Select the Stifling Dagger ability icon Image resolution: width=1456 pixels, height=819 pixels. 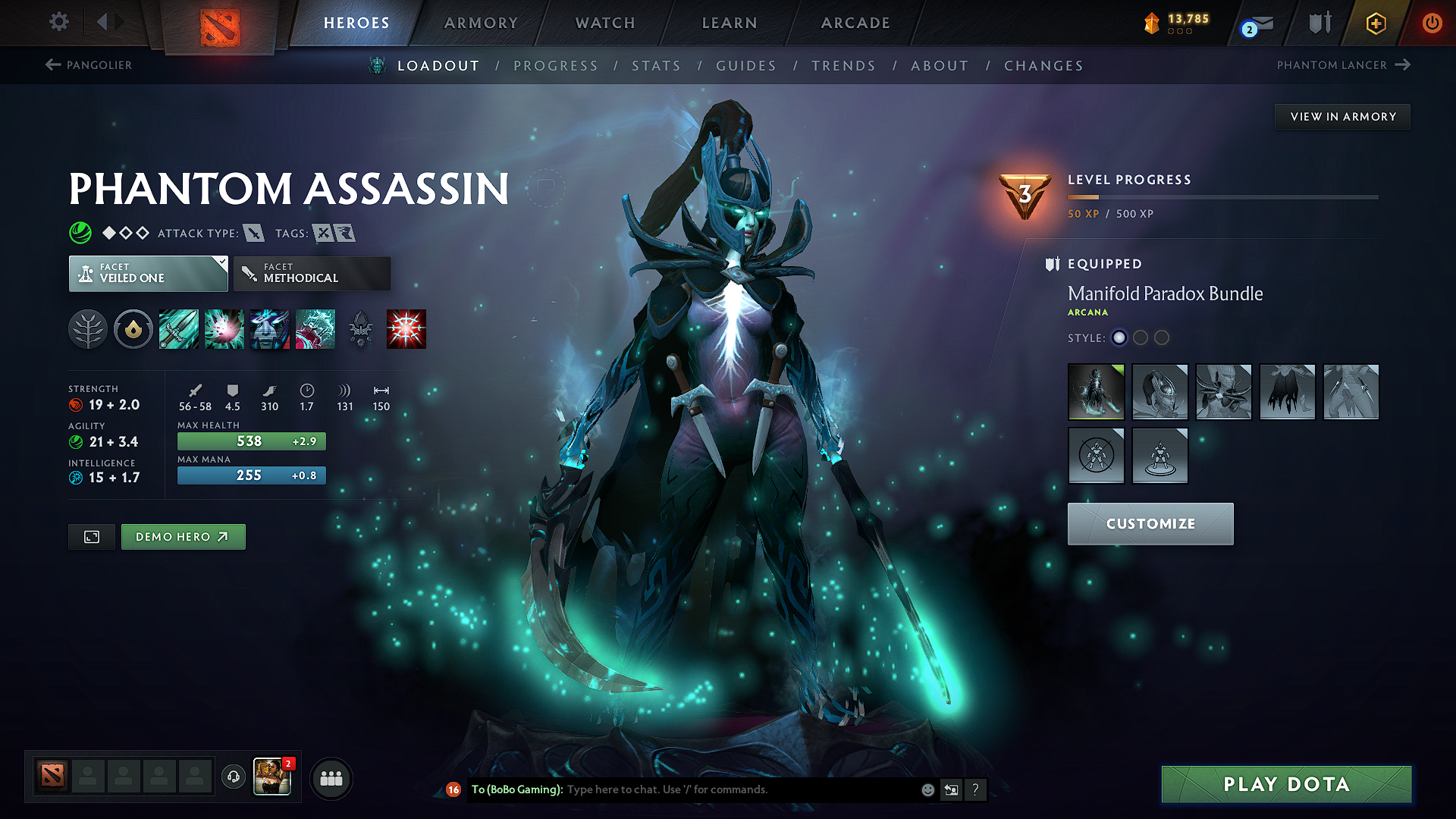(178, 328)
